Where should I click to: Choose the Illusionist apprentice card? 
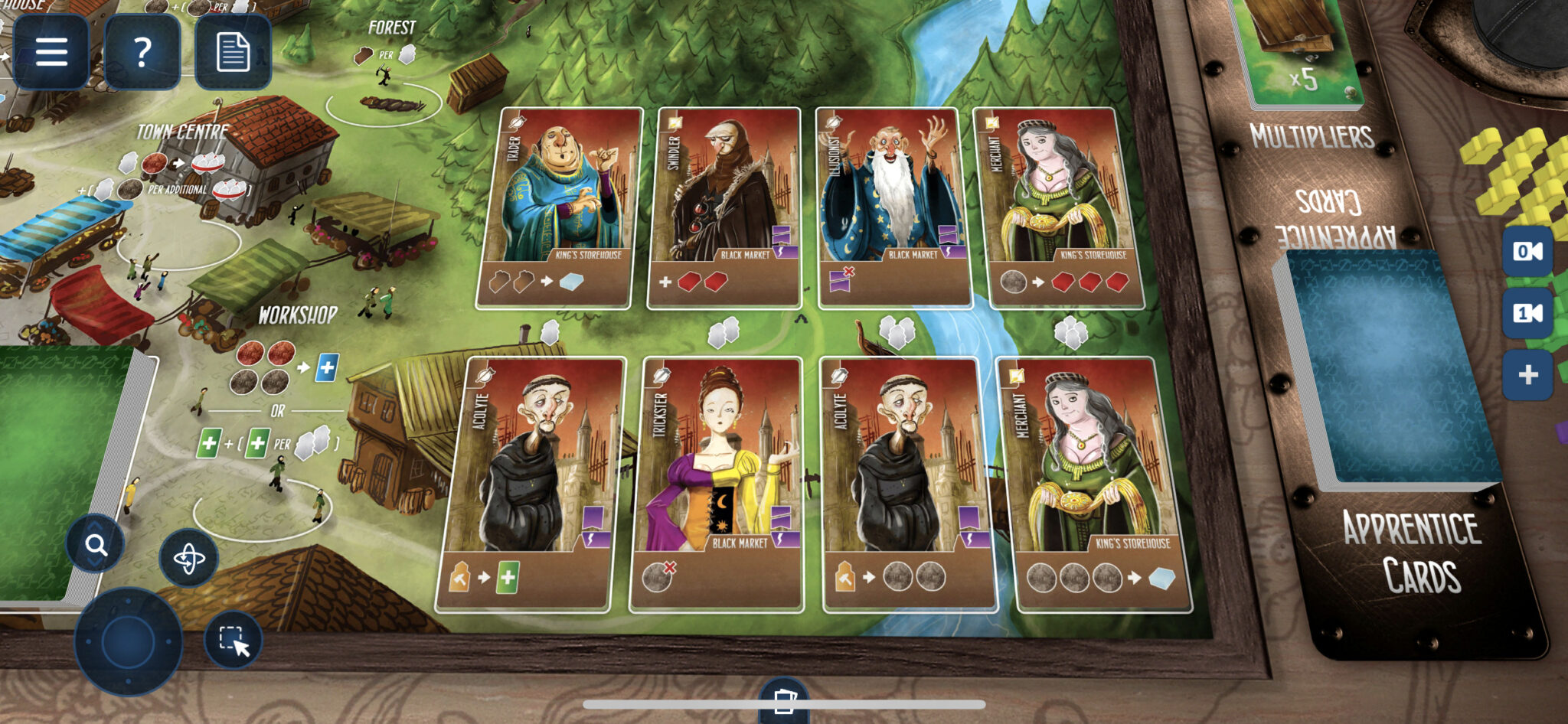(x=894, y=208)
